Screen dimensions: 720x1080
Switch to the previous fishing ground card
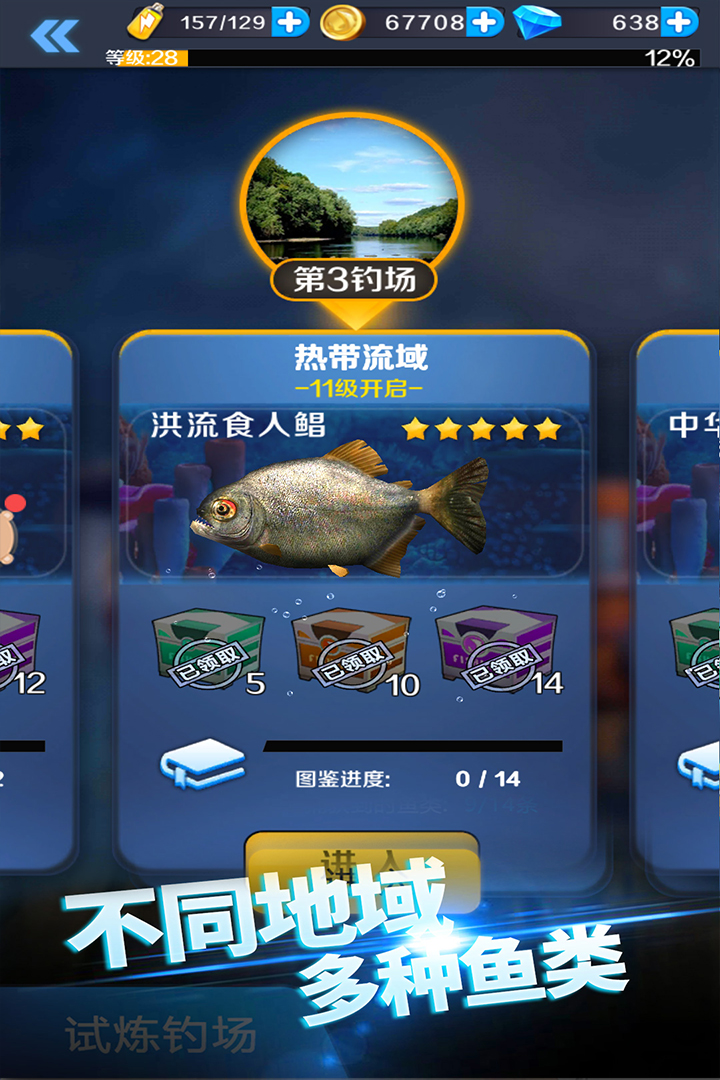click(x=34, y=600)
